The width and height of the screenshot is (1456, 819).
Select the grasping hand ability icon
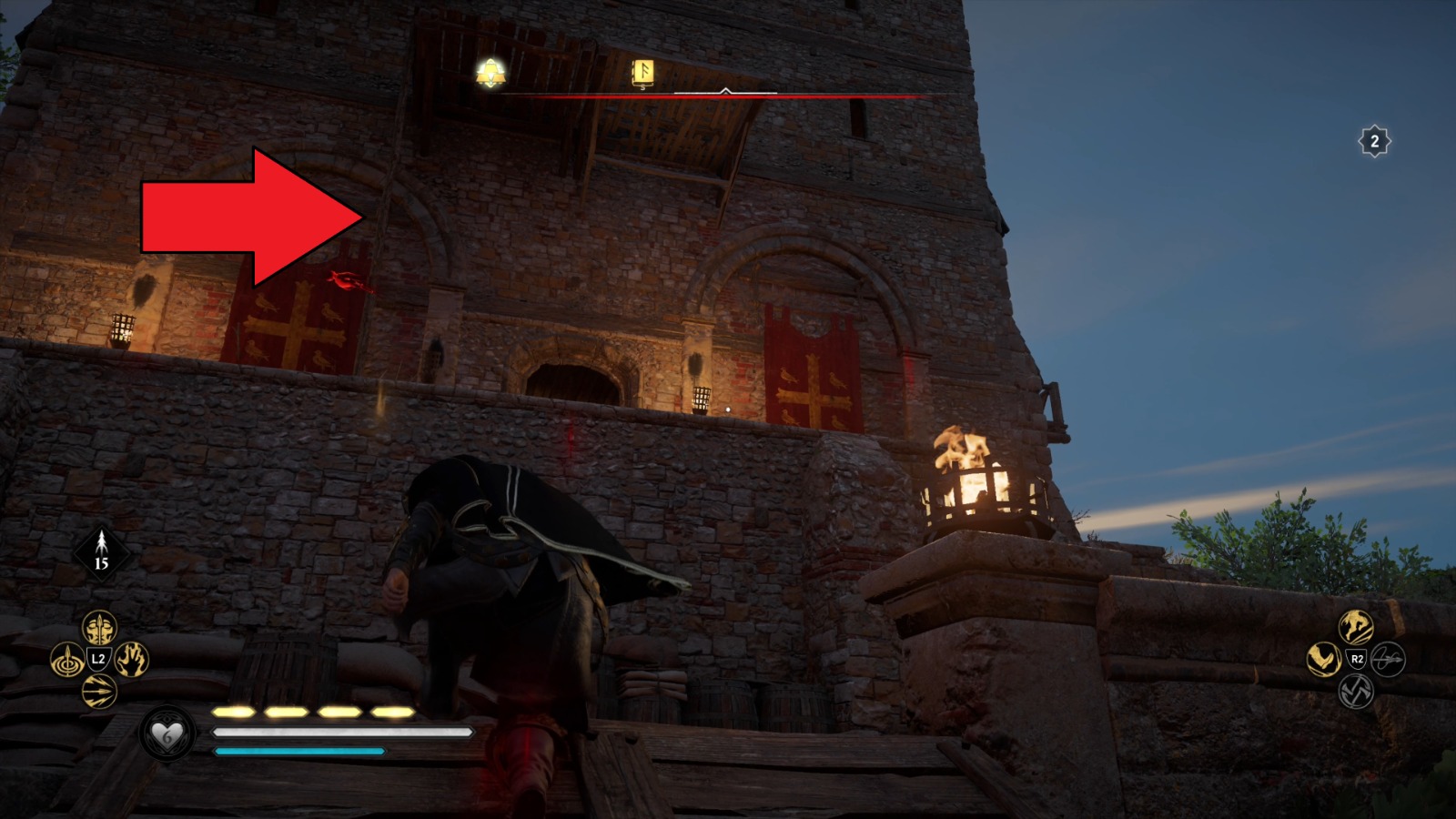coord(130,658)
